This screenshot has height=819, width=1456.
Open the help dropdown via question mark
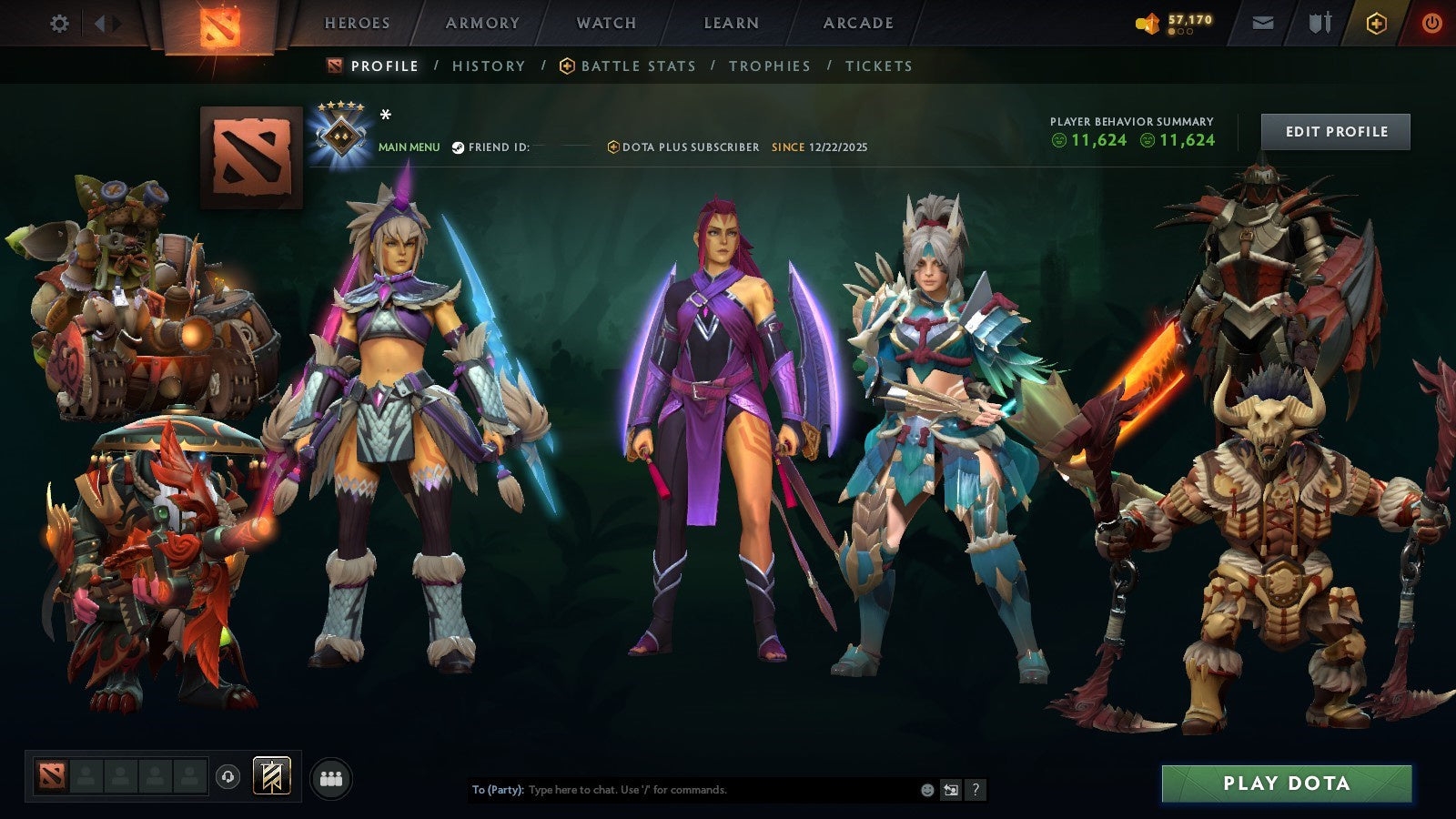[976, 789]
